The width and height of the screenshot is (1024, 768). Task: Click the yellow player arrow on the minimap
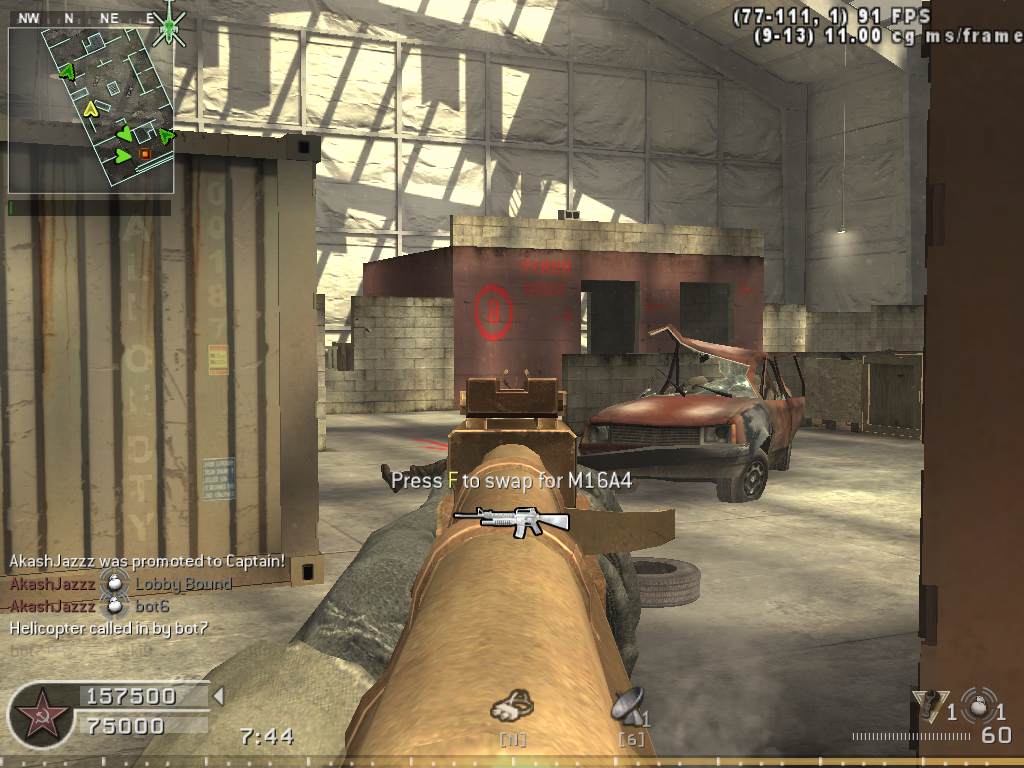coord(91,107)
